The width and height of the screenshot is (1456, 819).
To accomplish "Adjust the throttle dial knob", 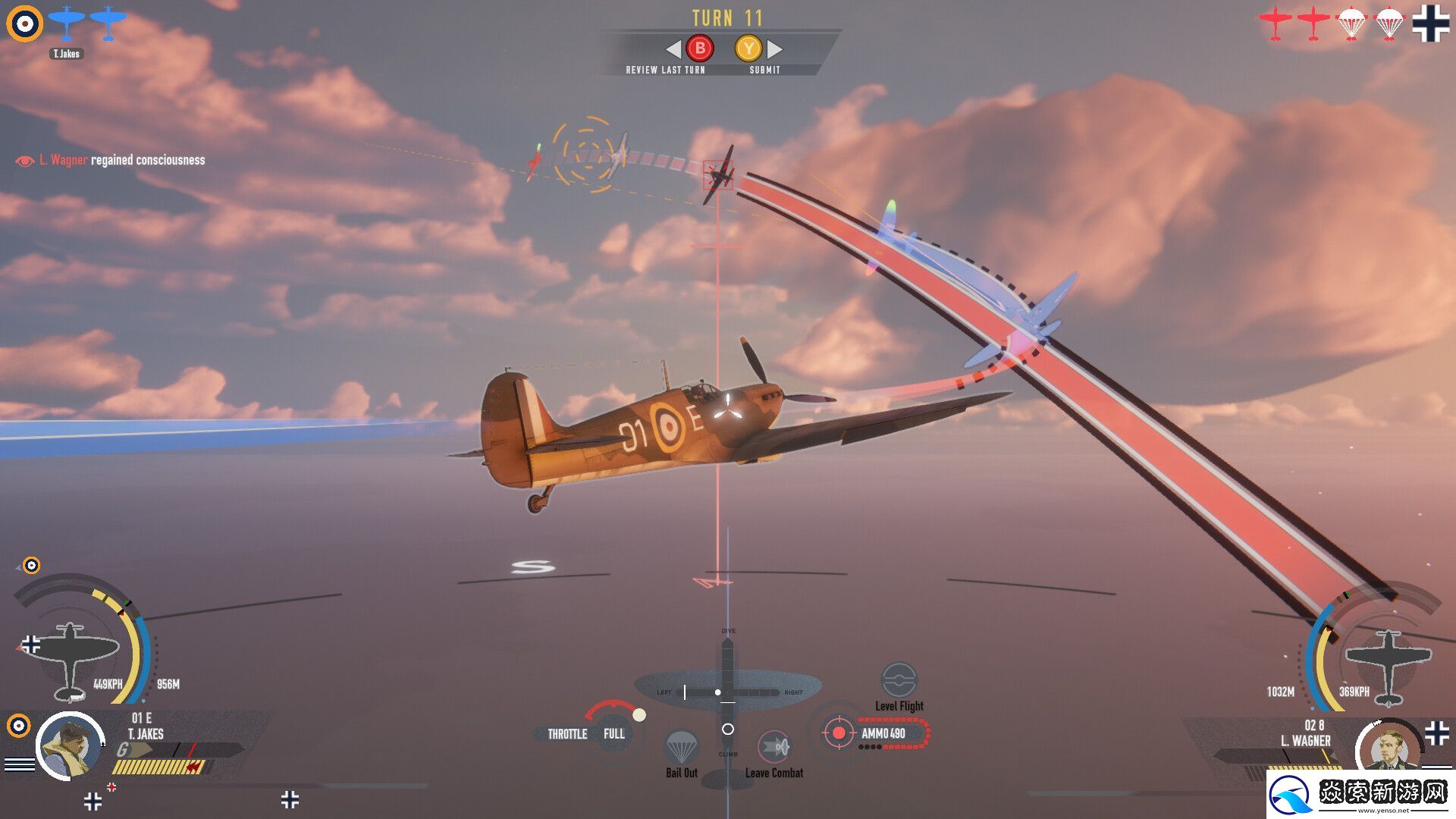I will 639,715.
